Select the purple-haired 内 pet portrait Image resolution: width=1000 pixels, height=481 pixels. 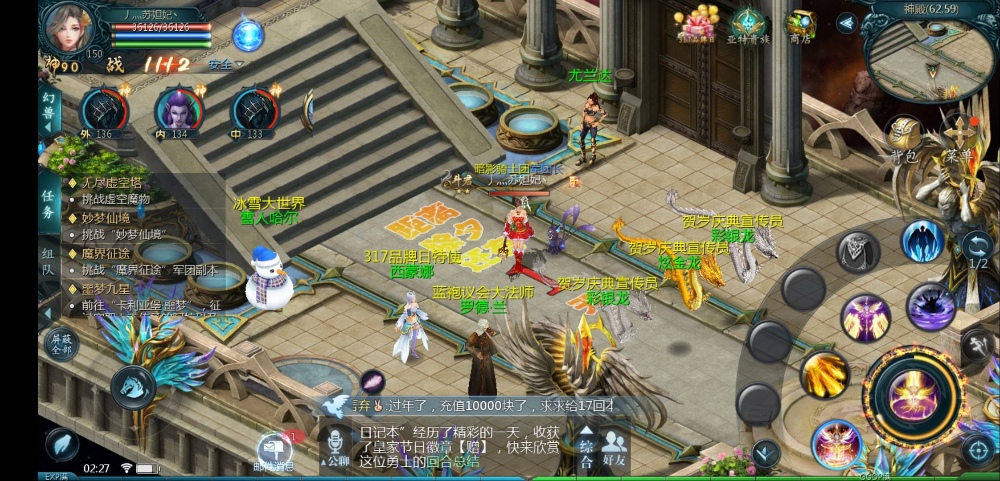(178, 109)
